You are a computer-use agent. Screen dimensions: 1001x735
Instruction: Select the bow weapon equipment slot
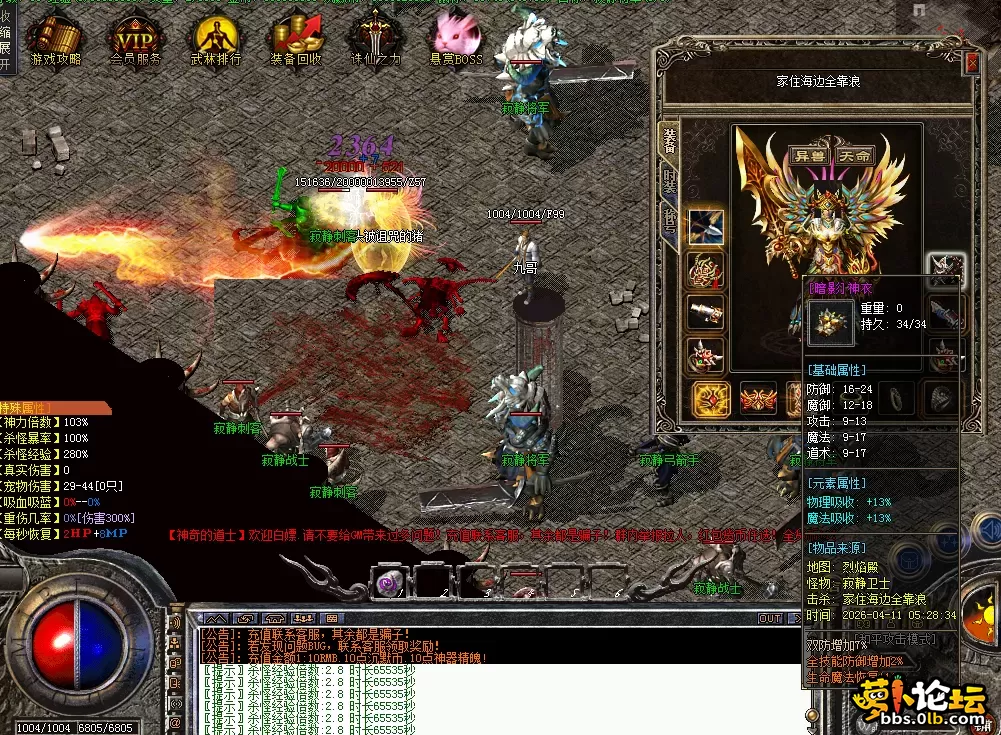coord(707,227)
